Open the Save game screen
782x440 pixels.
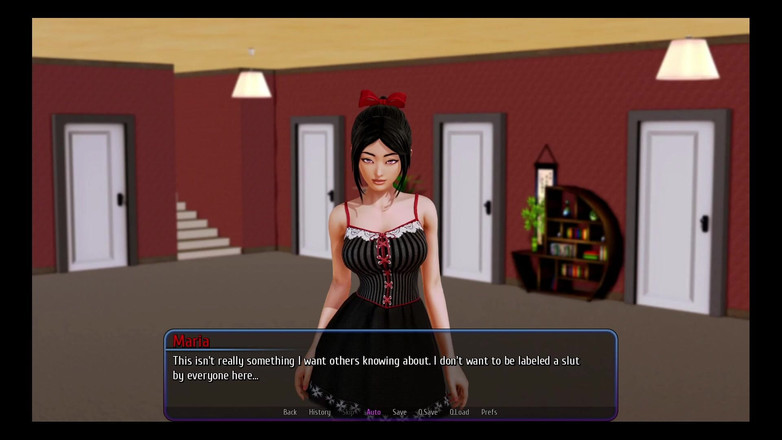tap(400, 412)
